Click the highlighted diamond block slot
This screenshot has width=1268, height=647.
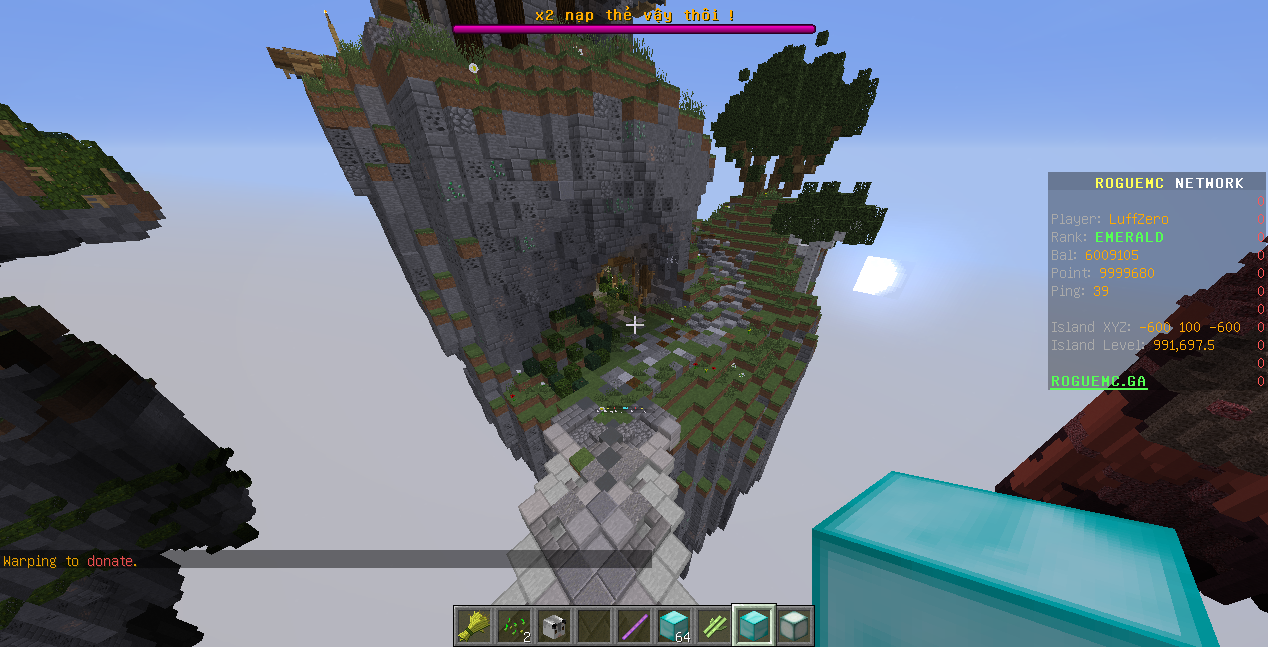[x=753, y=626]
